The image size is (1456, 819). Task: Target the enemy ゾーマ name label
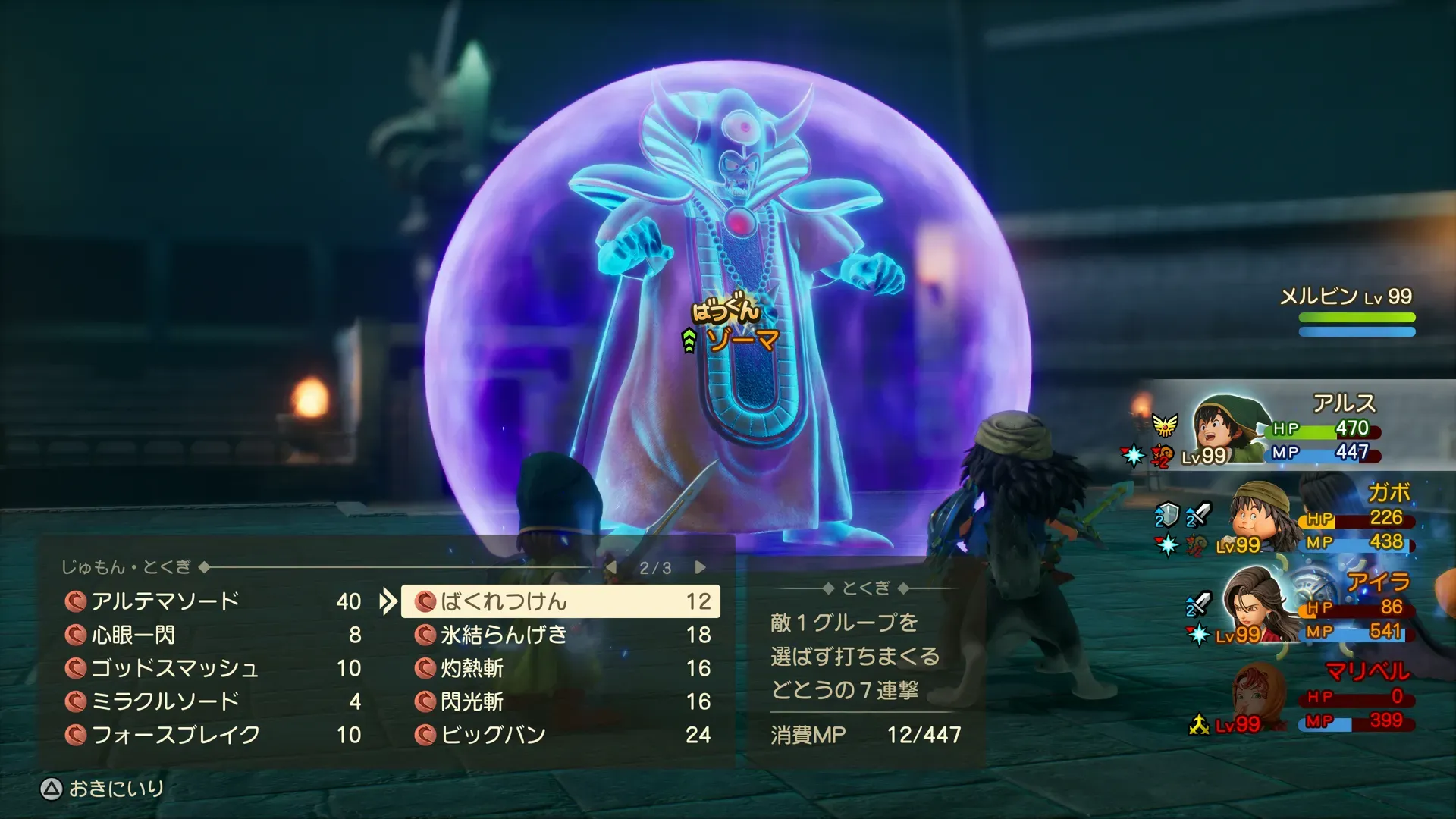[742, 340]
